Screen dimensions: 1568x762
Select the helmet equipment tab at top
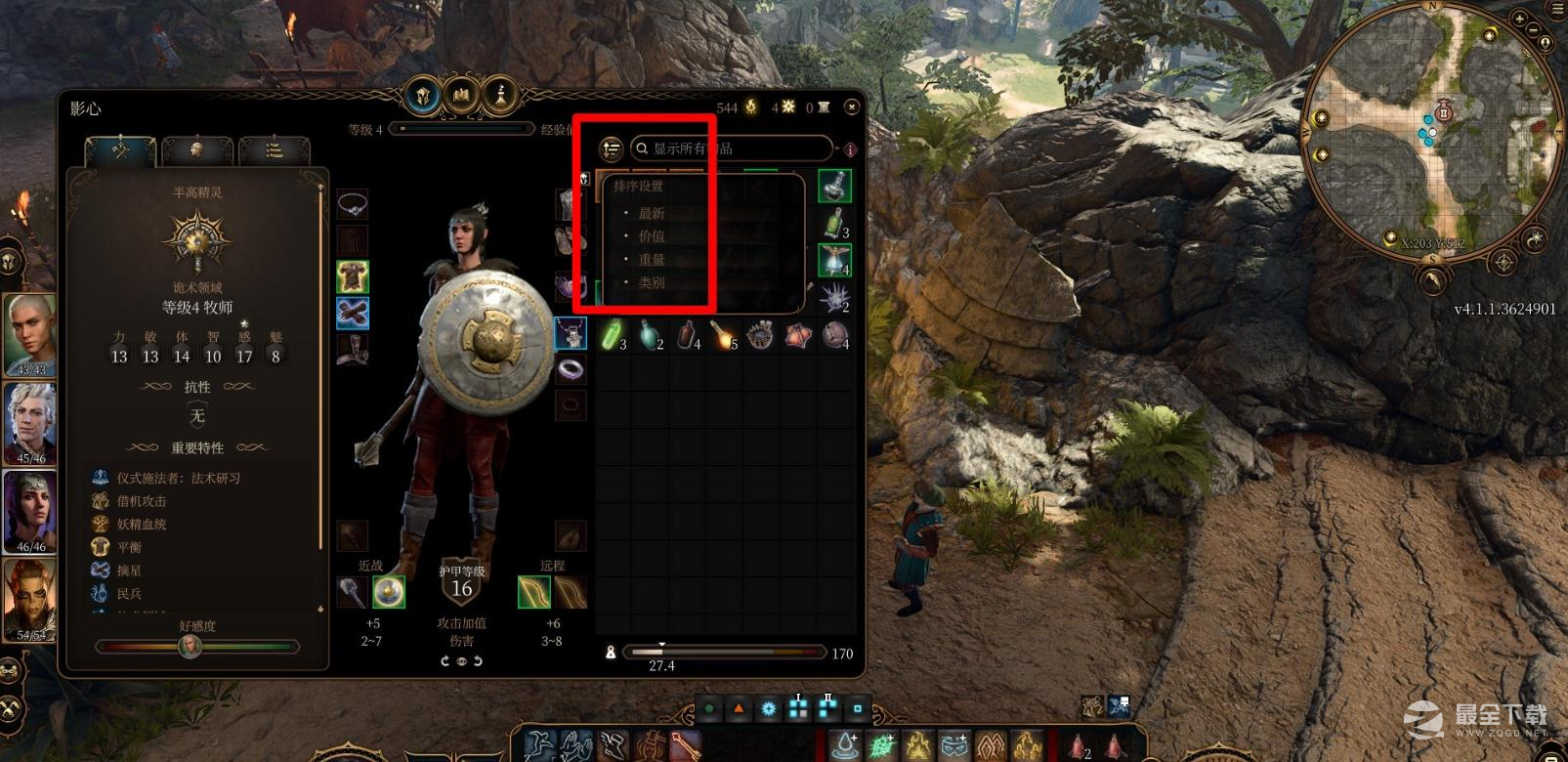click(424, 96)
